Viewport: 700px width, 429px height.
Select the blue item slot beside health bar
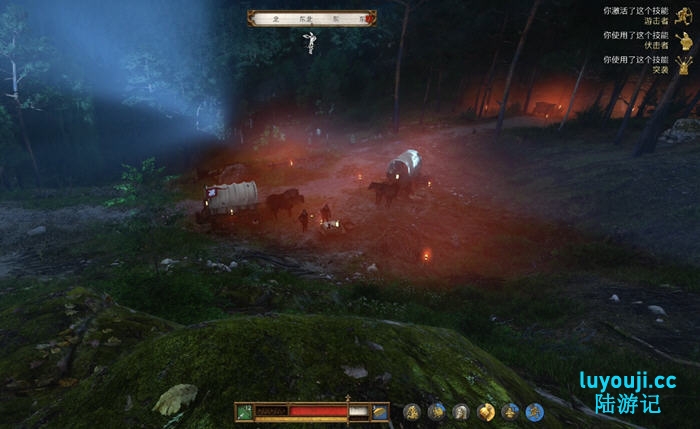coord(380,411)
